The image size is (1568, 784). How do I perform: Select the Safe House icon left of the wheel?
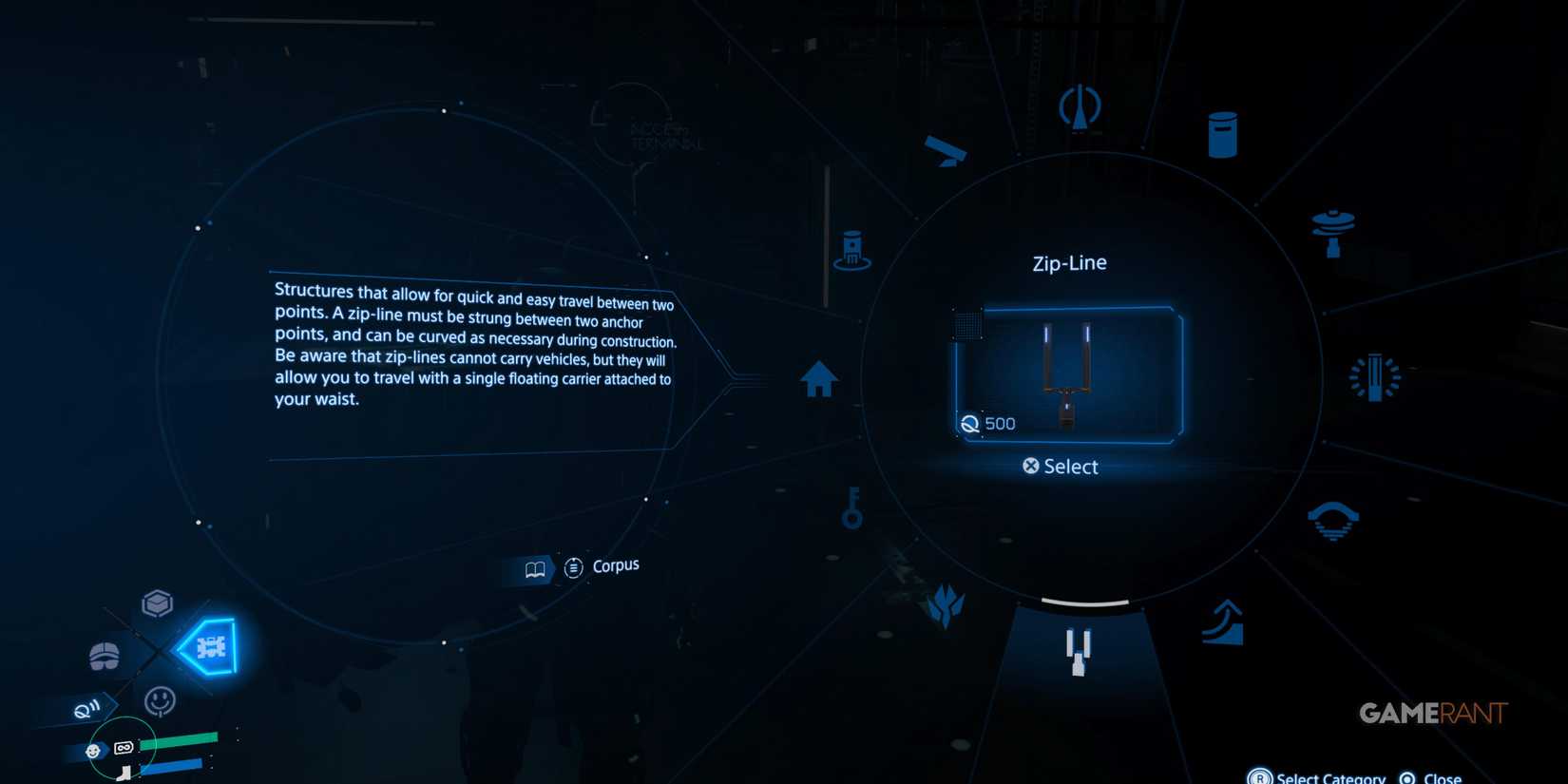tap(818, 379)
